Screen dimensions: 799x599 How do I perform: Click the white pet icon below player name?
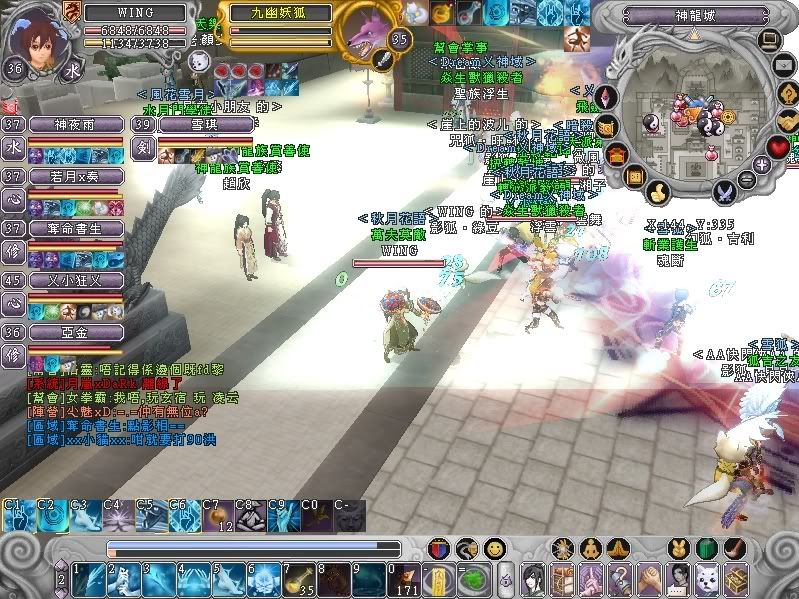198,62
